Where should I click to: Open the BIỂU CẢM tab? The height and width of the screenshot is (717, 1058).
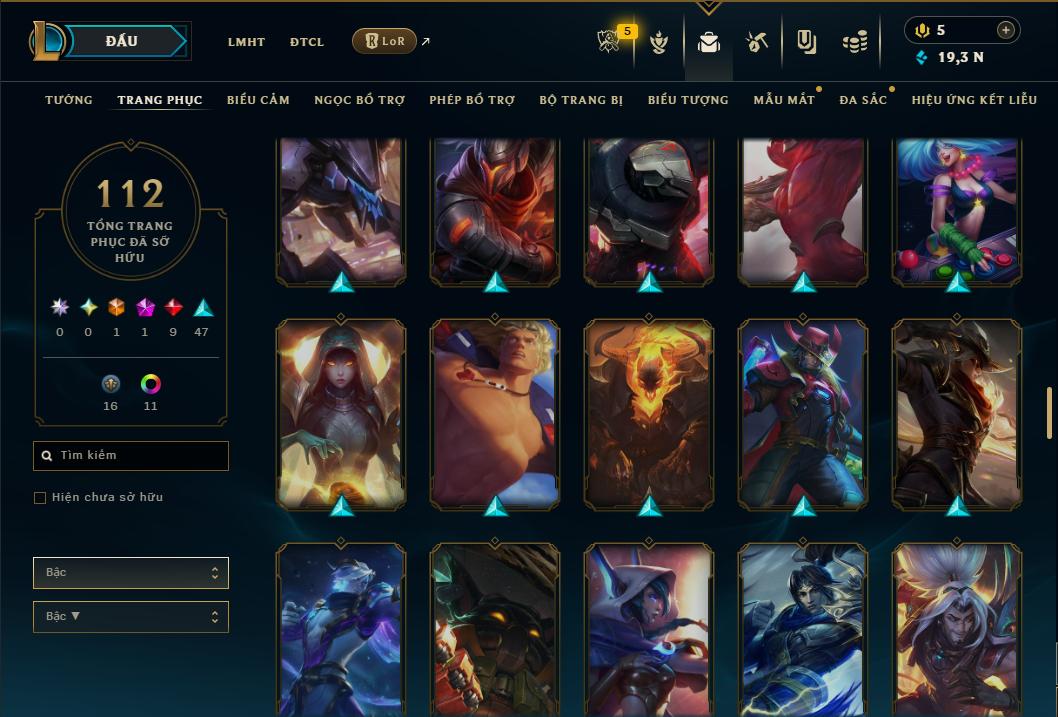[258, 100]
